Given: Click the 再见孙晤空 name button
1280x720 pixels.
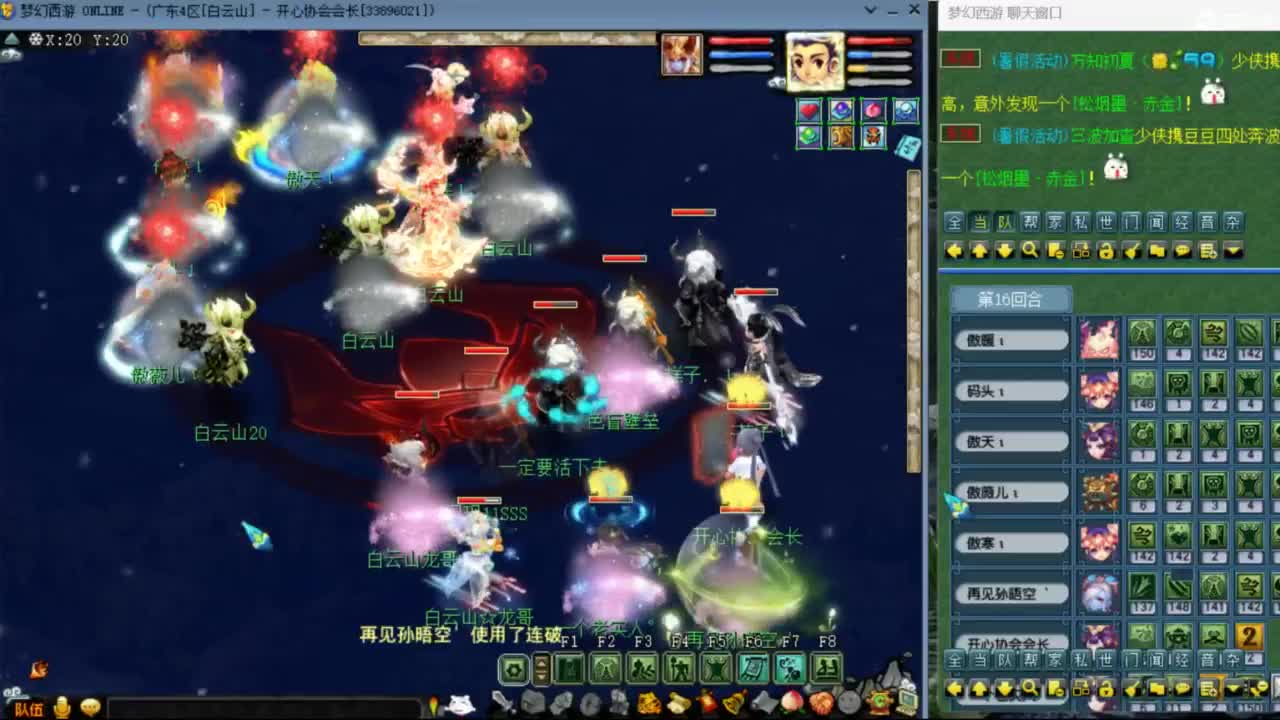Looking at the screenshot, I should 1010,592.
